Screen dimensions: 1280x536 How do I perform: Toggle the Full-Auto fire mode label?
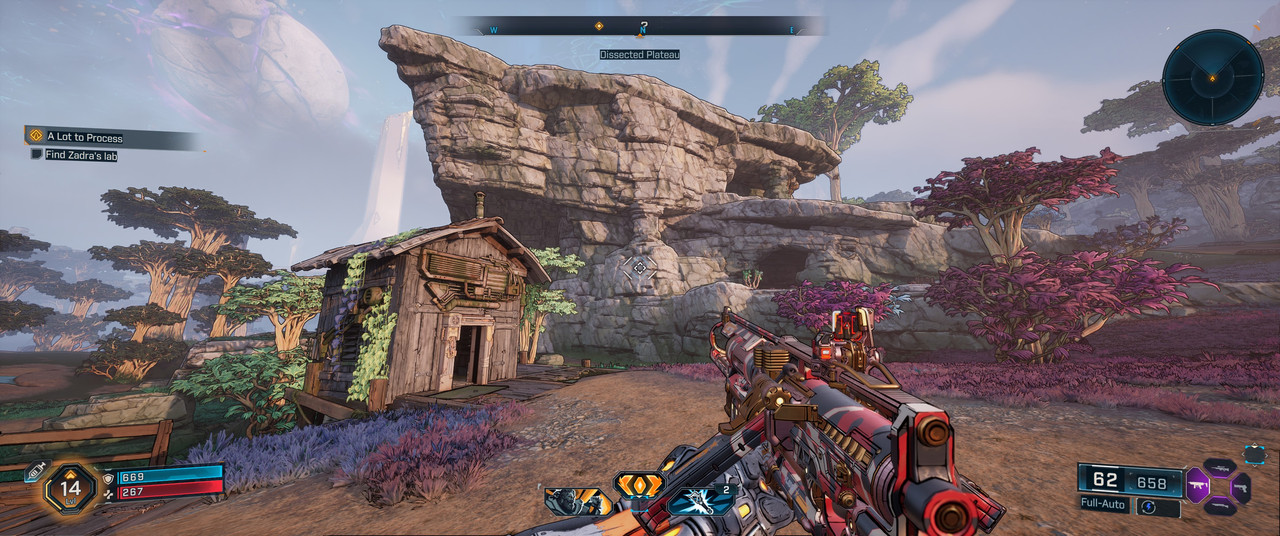pos(1104,504)
